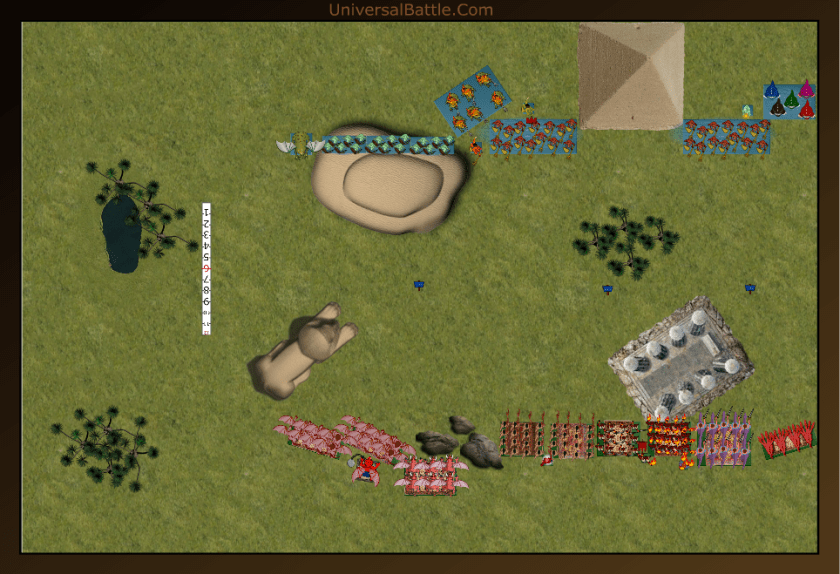Select the white measuring ruler
840x574 pixels.
coord(206,268)
